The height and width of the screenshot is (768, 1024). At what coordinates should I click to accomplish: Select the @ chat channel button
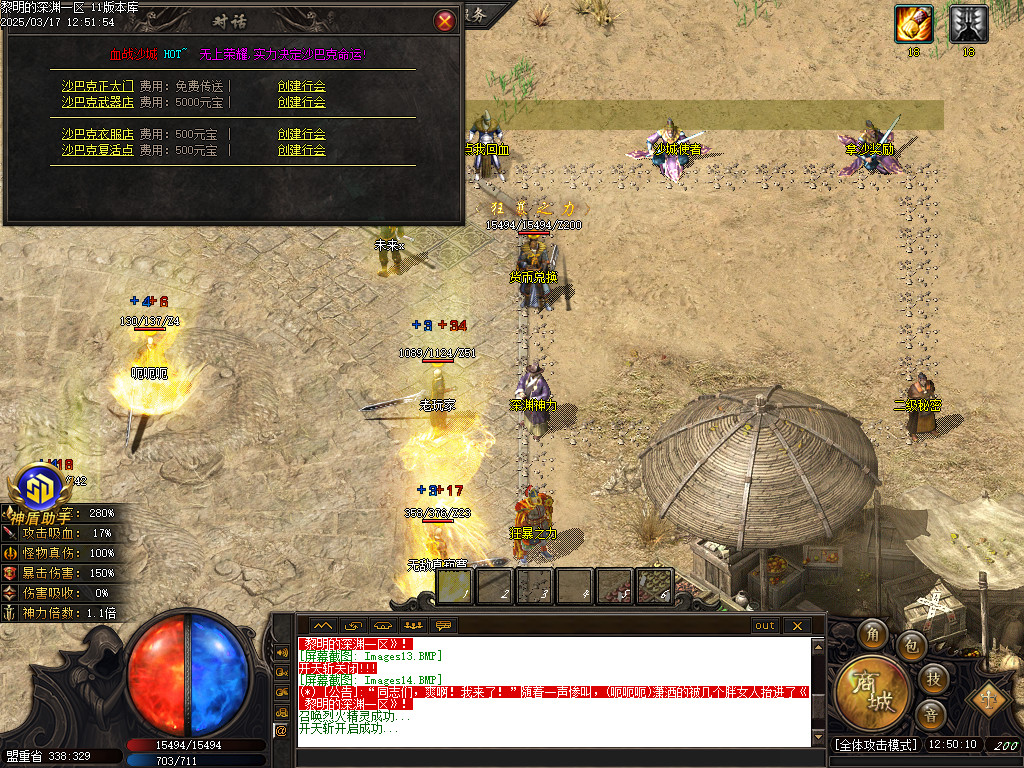[x=281, y=731]
